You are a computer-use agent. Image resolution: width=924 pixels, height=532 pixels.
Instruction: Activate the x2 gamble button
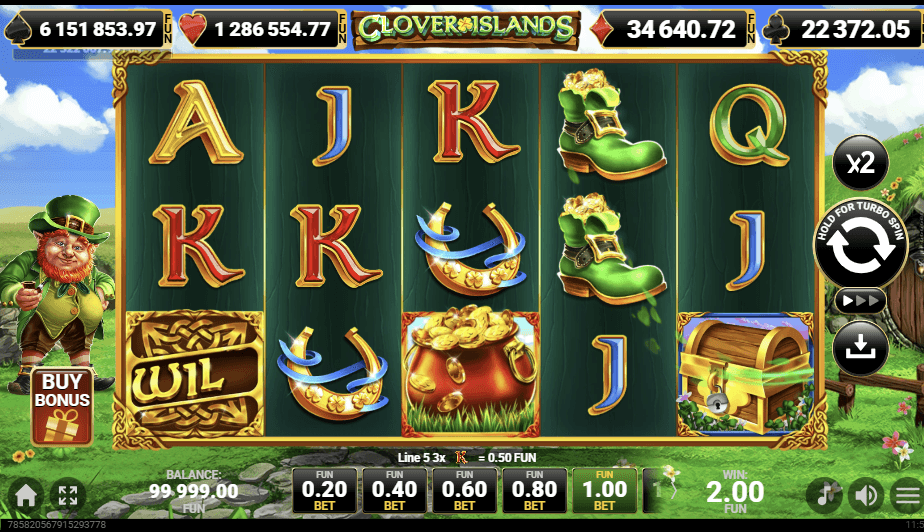860,163
